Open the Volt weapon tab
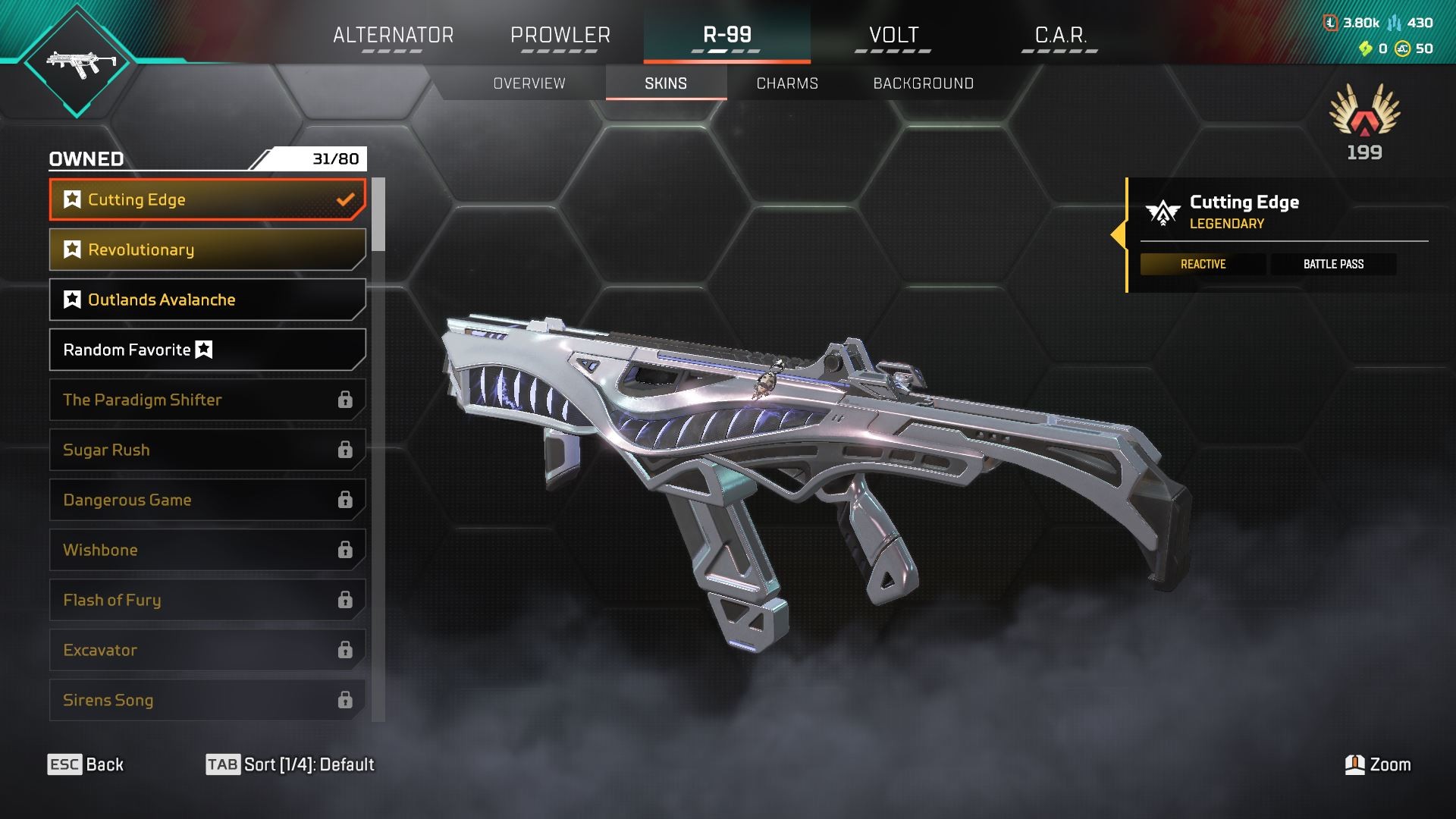 (893, 35)
